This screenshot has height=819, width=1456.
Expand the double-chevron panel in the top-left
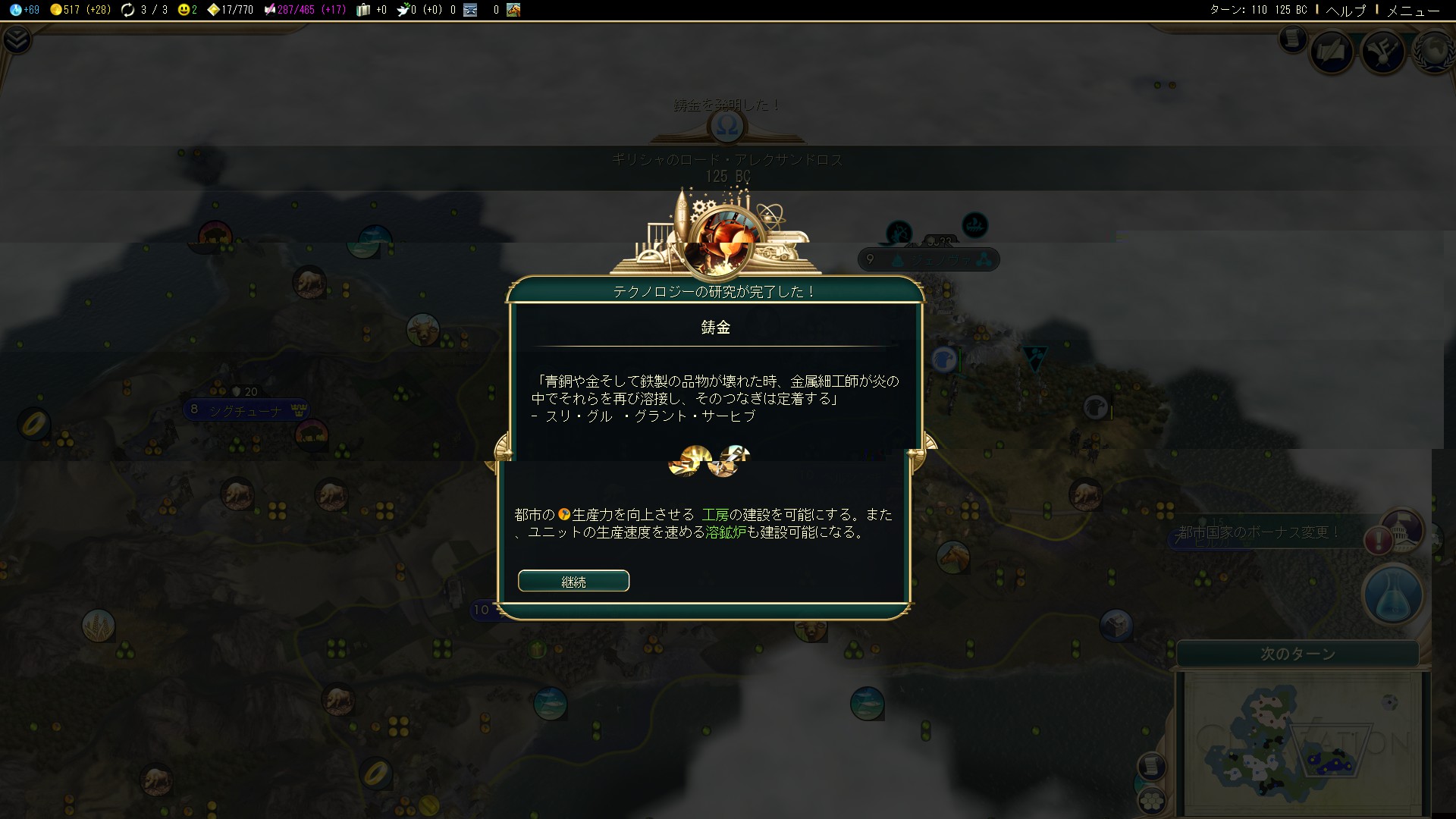tap(17, 39)
